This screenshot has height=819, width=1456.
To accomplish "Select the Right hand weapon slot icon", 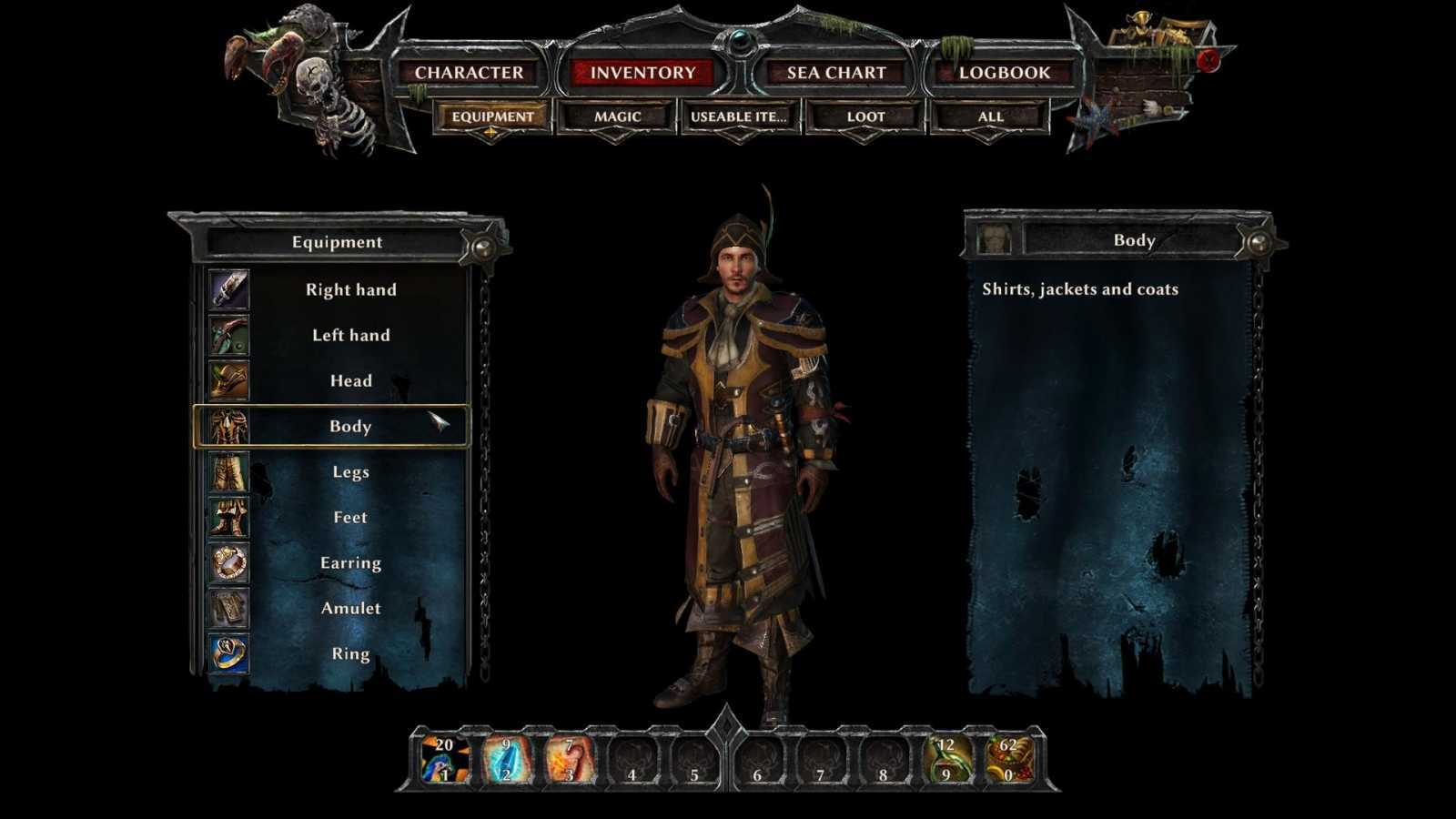I will (228, 289).
